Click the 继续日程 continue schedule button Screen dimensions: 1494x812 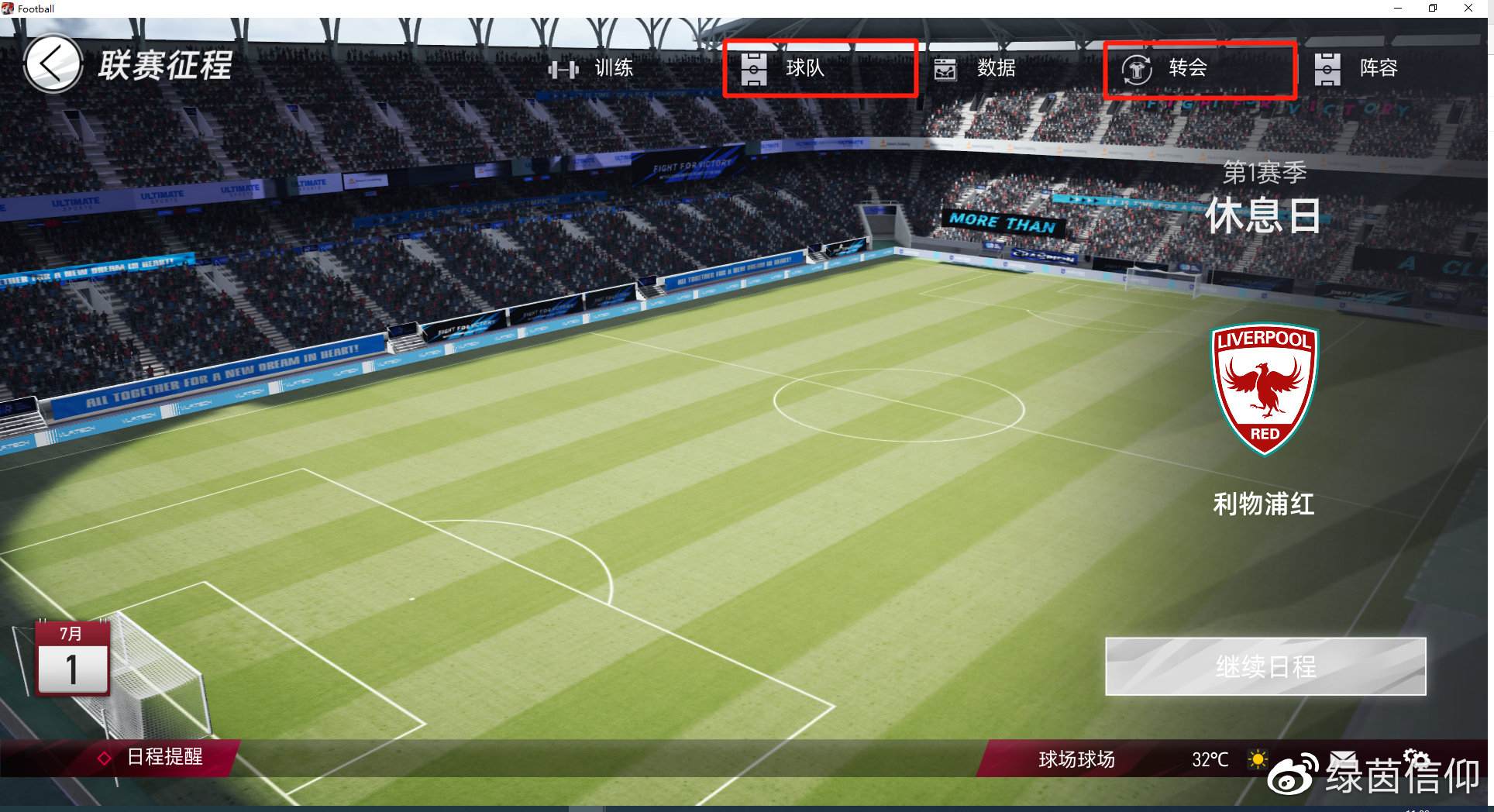pyautogui.click(x=1265, y=666)
